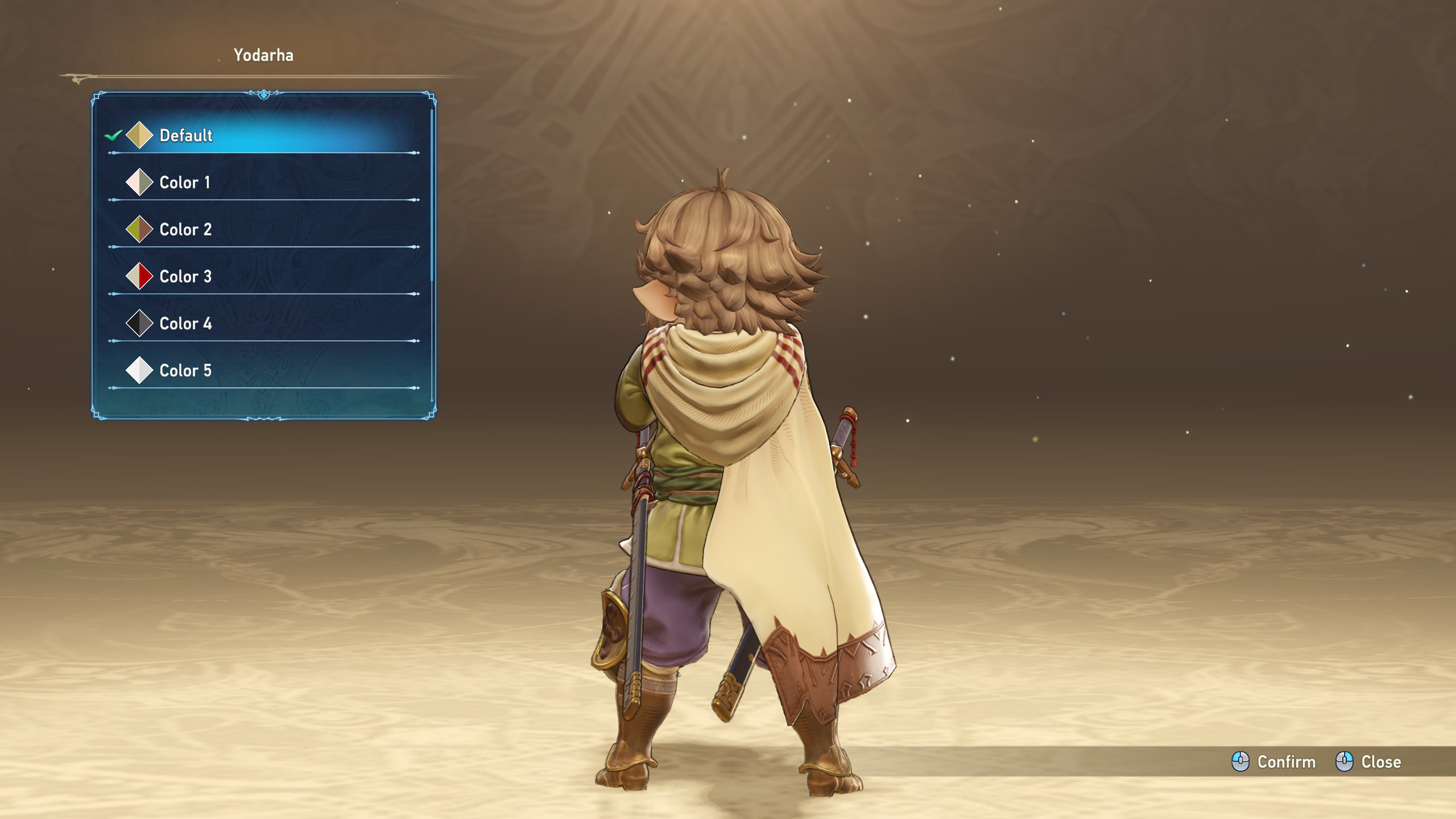Image resolution: width=1456 pixels, height=819 pixels.
Task: Select the Default color scheme
Action: click(186, 135)
